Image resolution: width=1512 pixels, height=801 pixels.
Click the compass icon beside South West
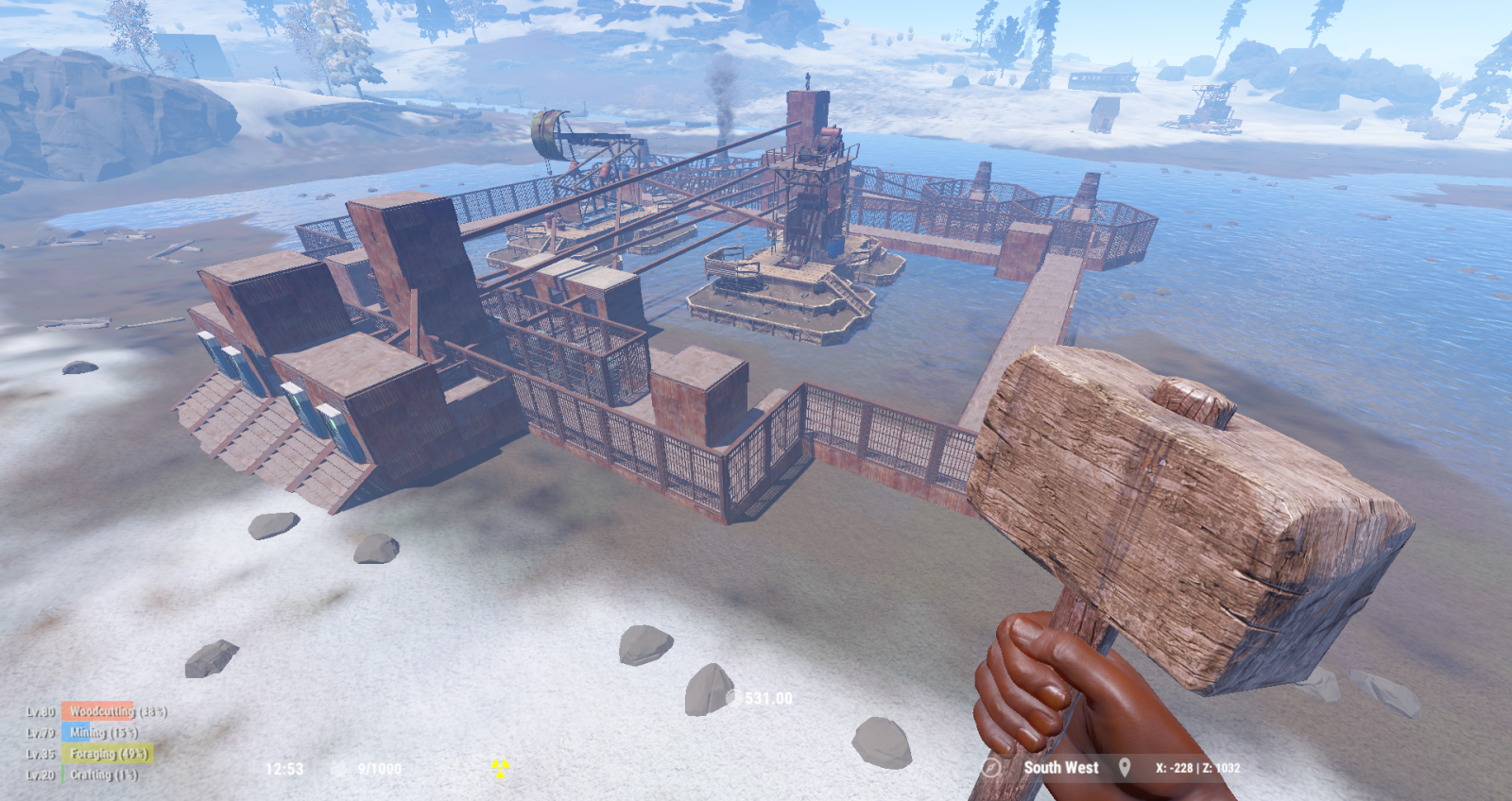click(990, 768)
